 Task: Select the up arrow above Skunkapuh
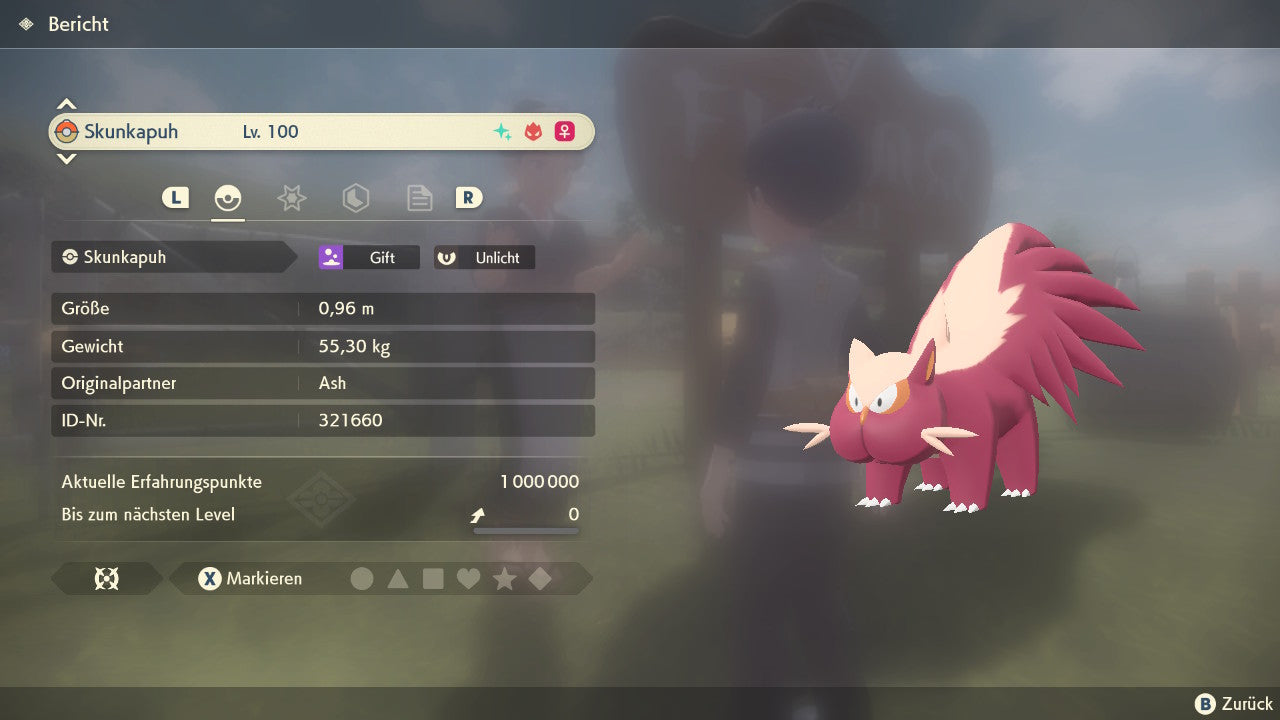pyautogui.click(x=66, y=104)
